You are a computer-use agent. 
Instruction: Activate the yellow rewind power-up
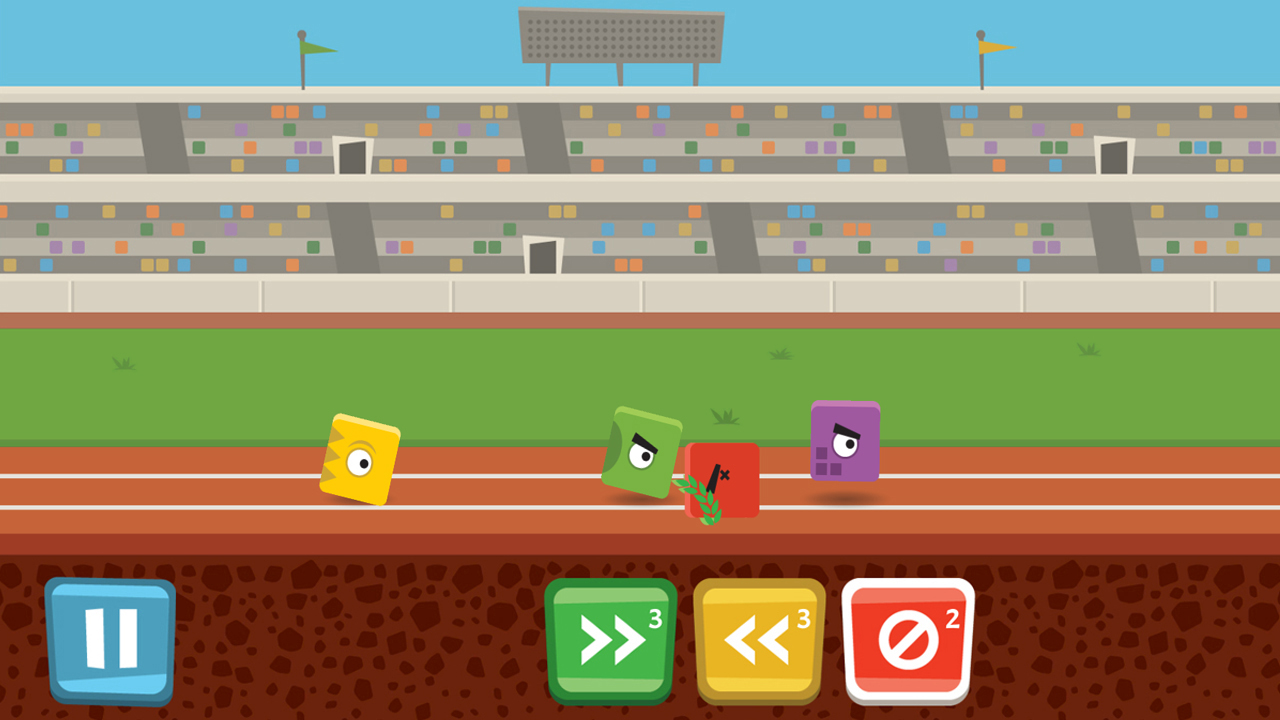click(758, 640)
